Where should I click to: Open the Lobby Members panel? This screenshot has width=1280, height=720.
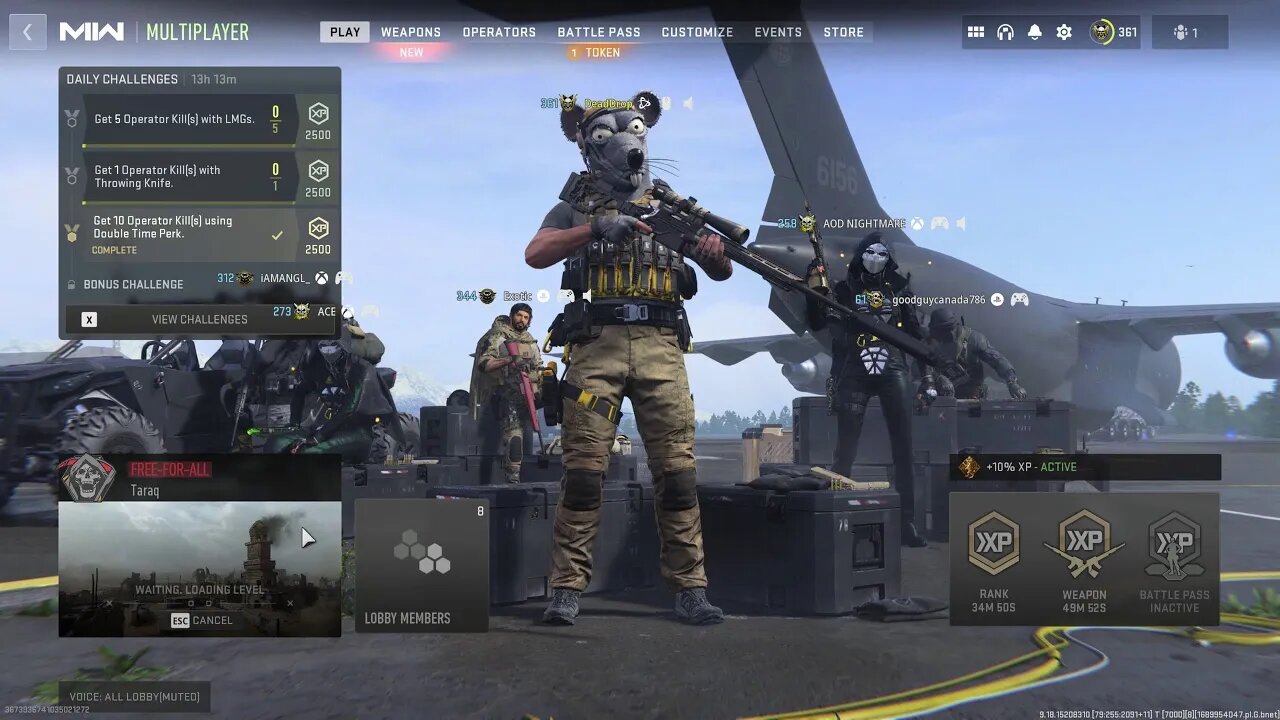click(421, 565)
